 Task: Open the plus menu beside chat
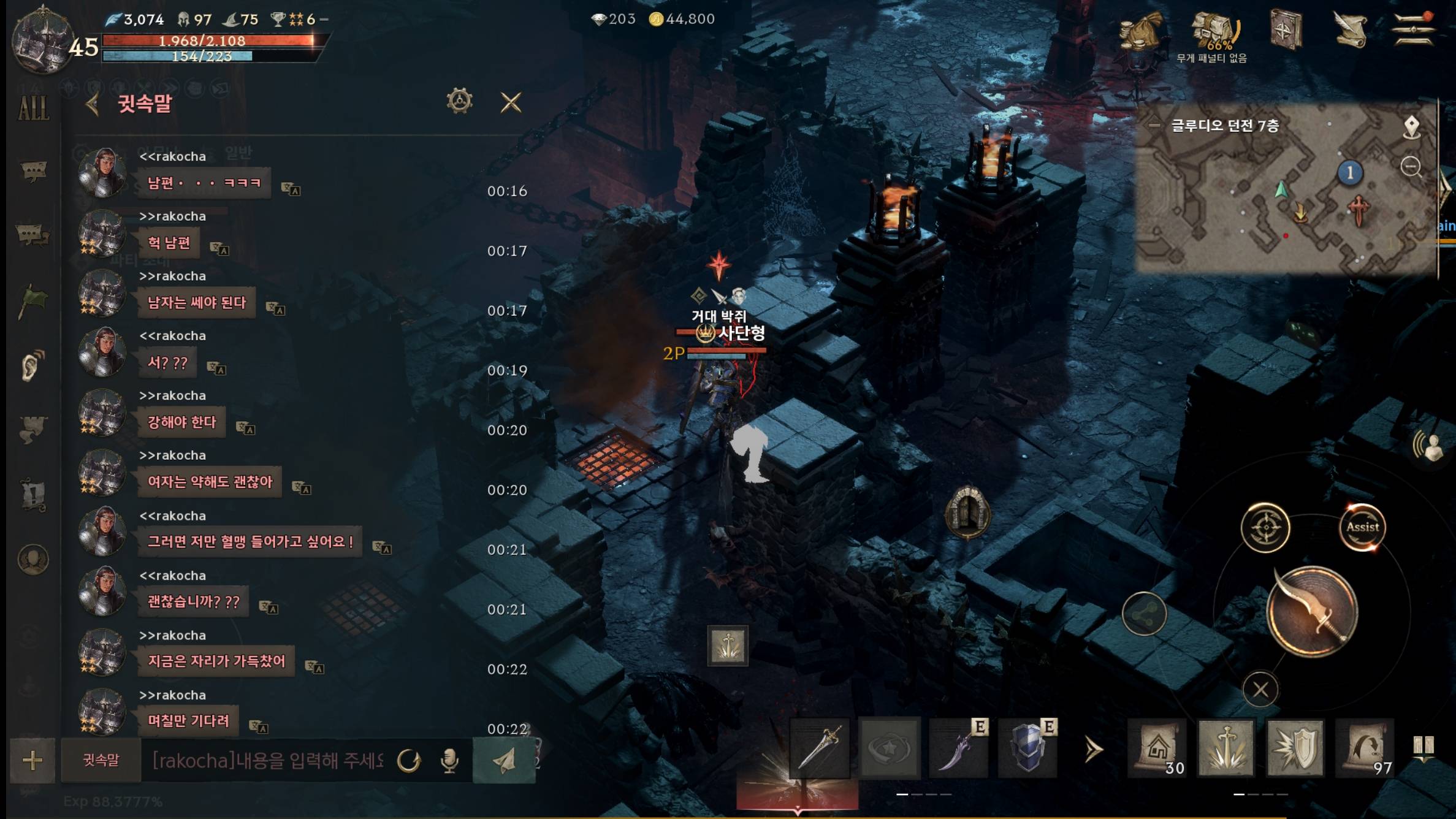(x=32, y=761)
